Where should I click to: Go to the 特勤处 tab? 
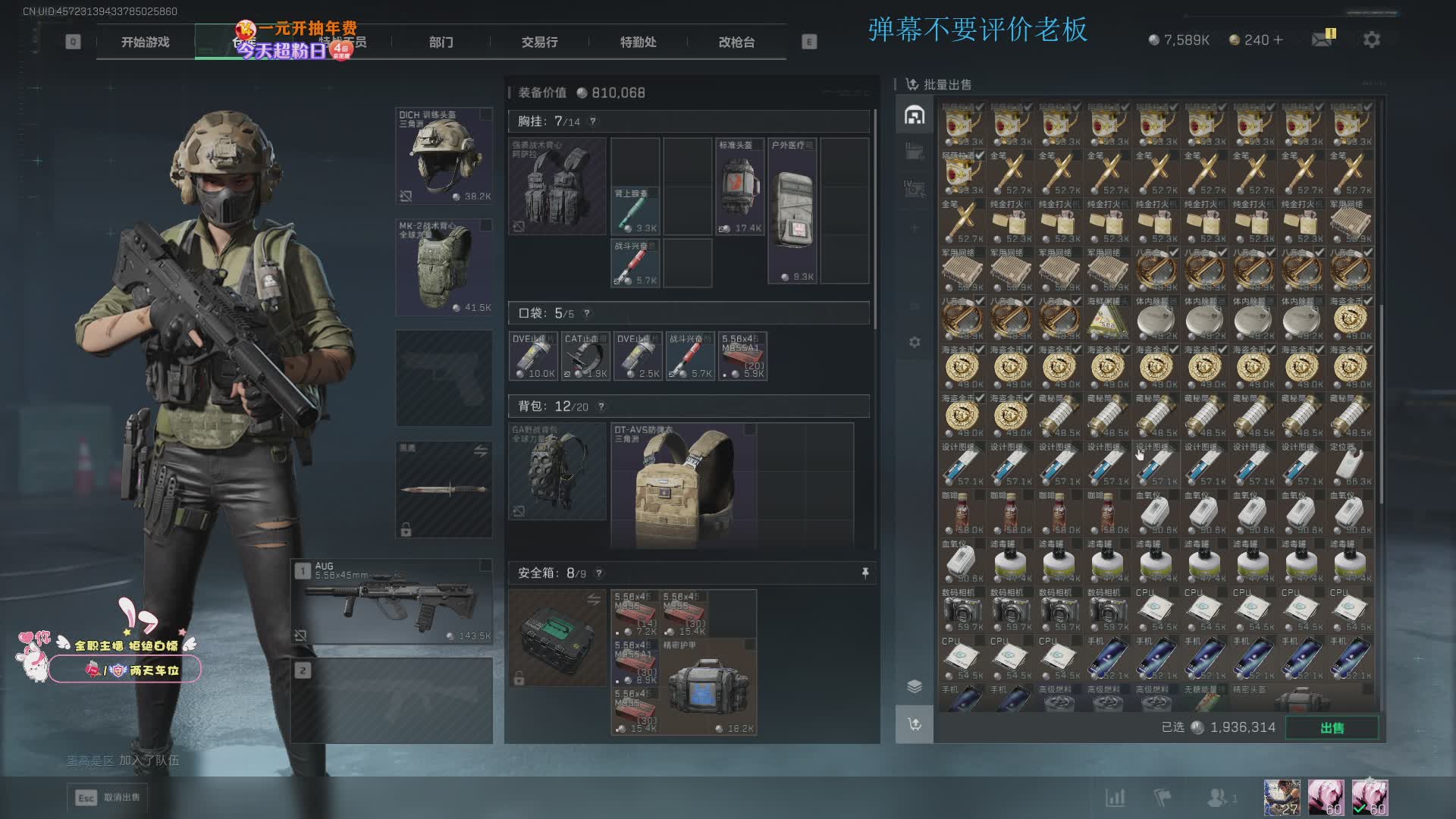click(638, 42)
